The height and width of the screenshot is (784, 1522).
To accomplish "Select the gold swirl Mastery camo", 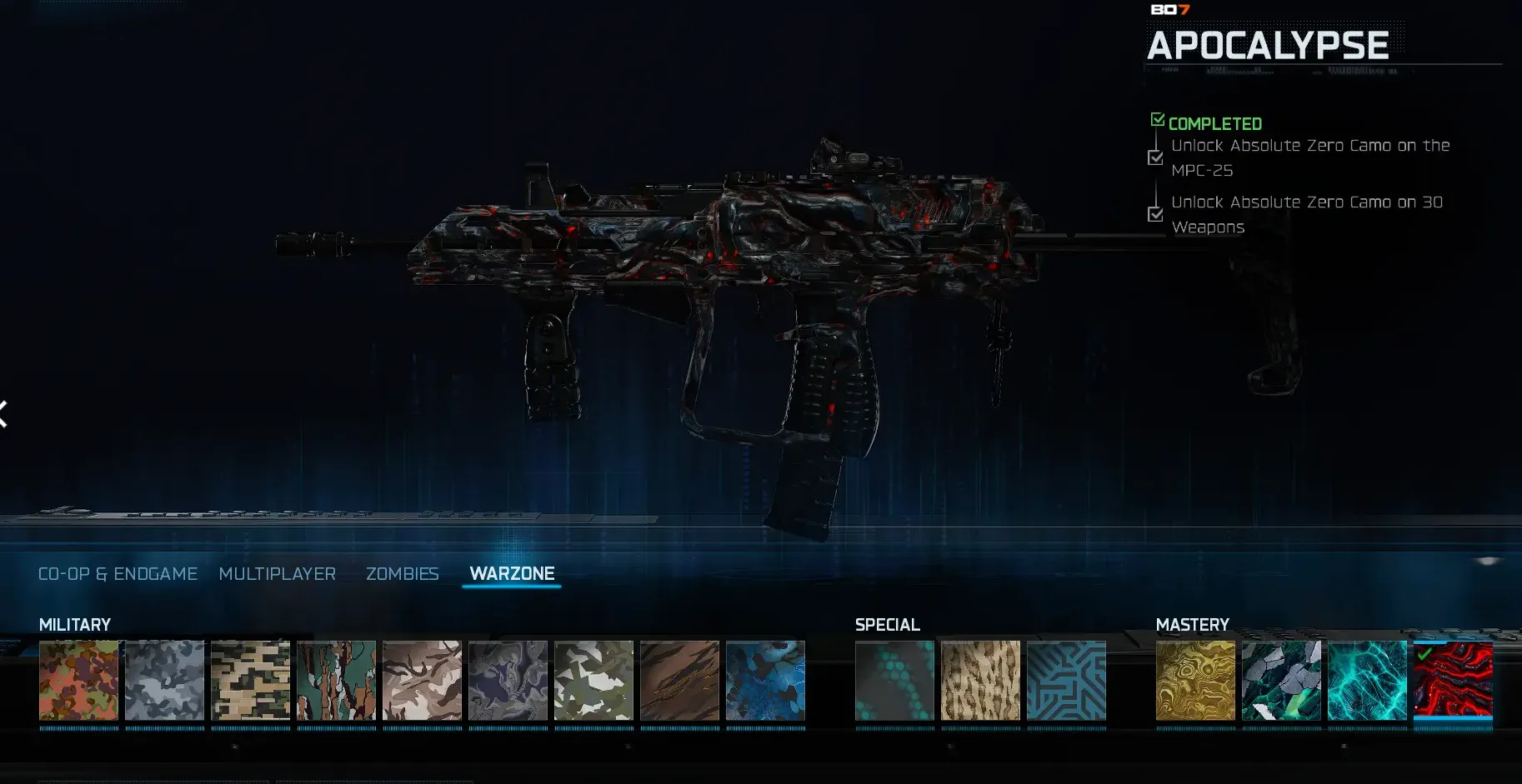I will pyautogui.click(x=1195, y=681).
